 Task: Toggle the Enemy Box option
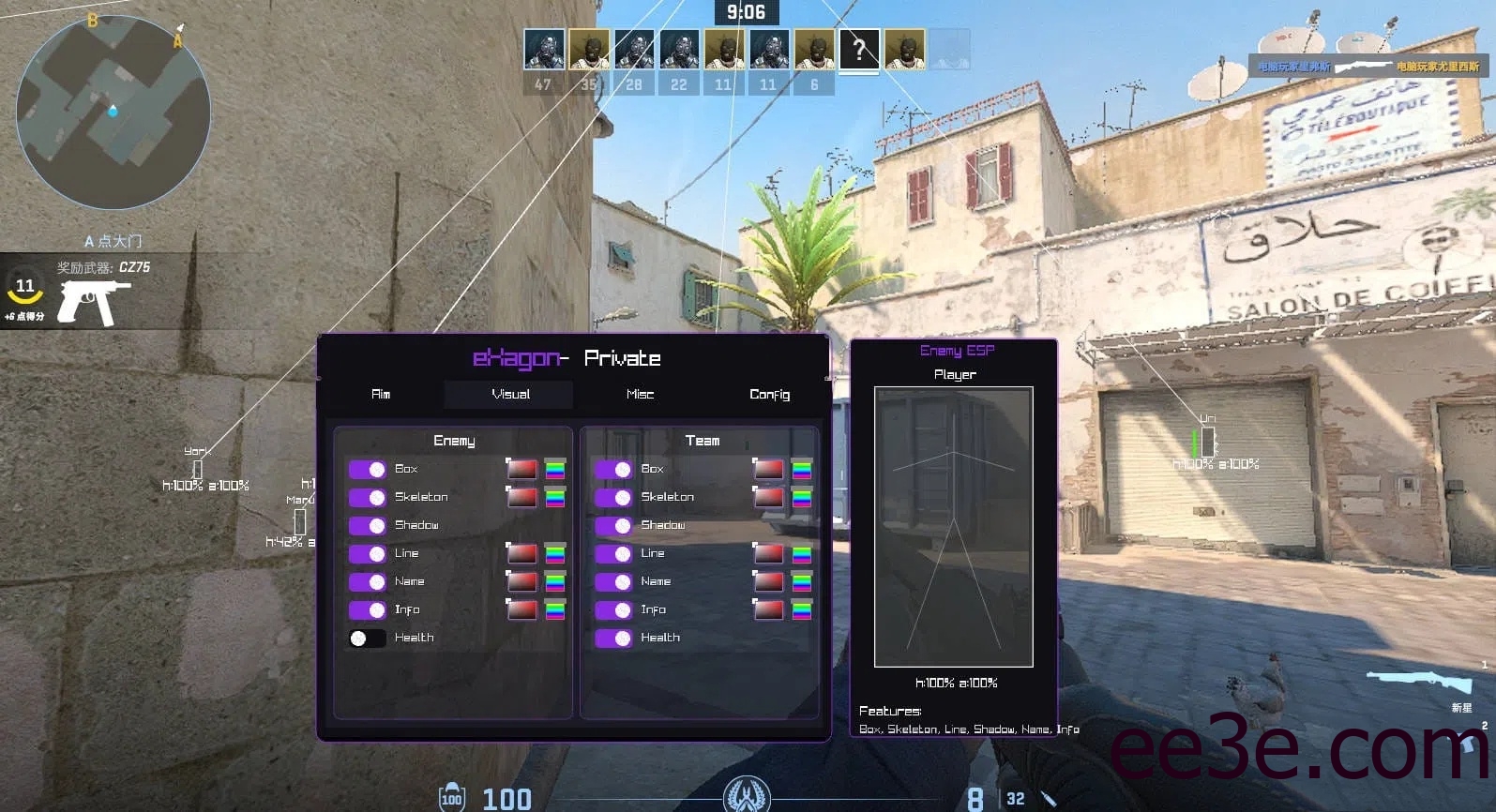368,469
